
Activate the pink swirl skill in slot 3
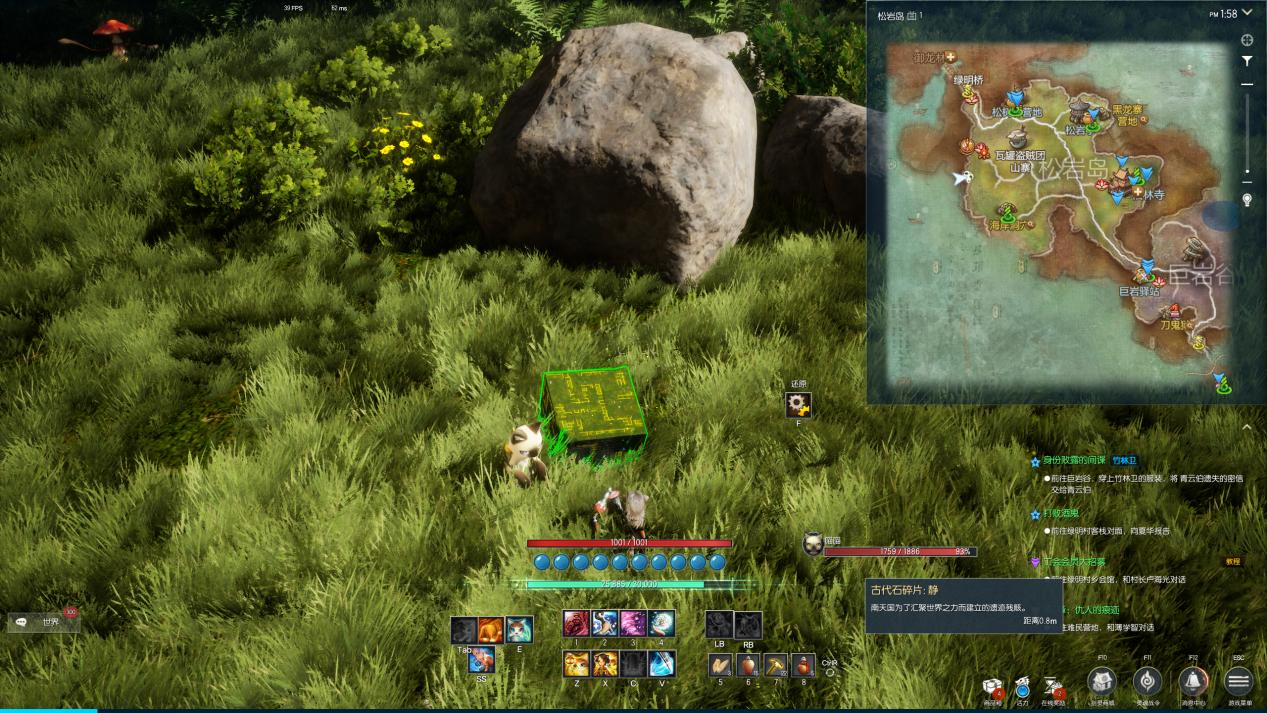[x=632, y=624]
